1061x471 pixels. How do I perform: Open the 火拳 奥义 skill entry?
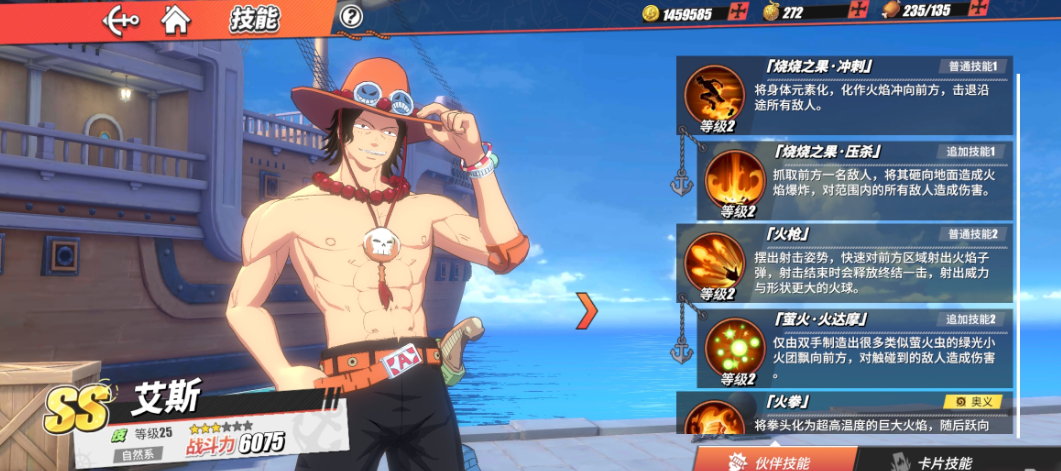click(845, 415)
